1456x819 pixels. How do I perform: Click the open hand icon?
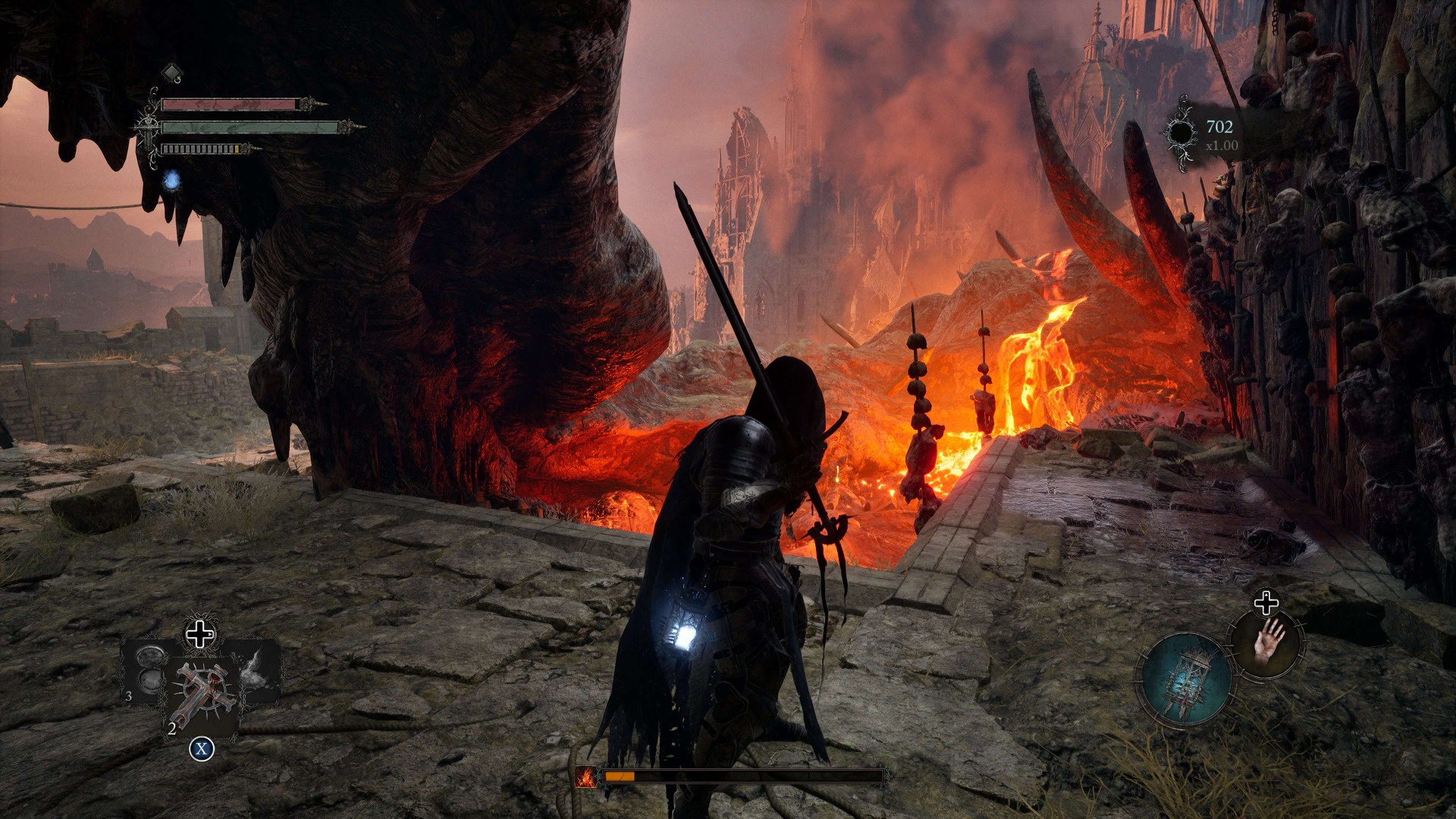pyautogui.click(x=1267, y=643)
